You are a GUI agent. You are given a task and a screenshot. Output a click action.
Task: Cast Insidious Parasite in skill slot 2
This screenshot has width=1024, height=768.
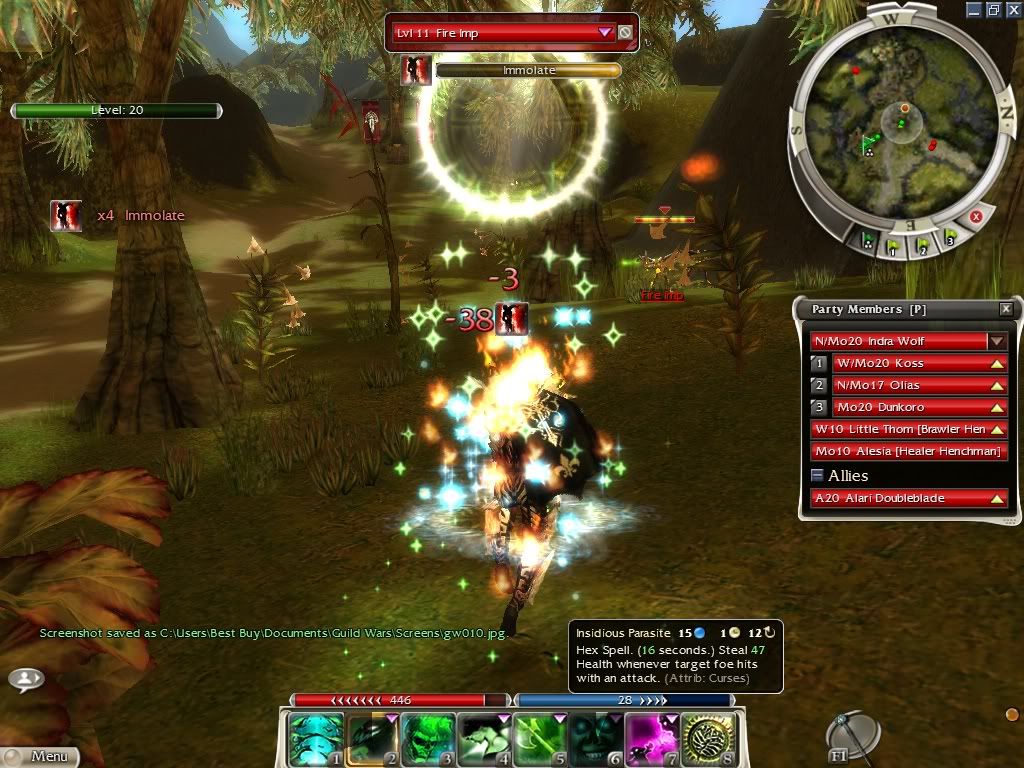click(x=373, y=739)
